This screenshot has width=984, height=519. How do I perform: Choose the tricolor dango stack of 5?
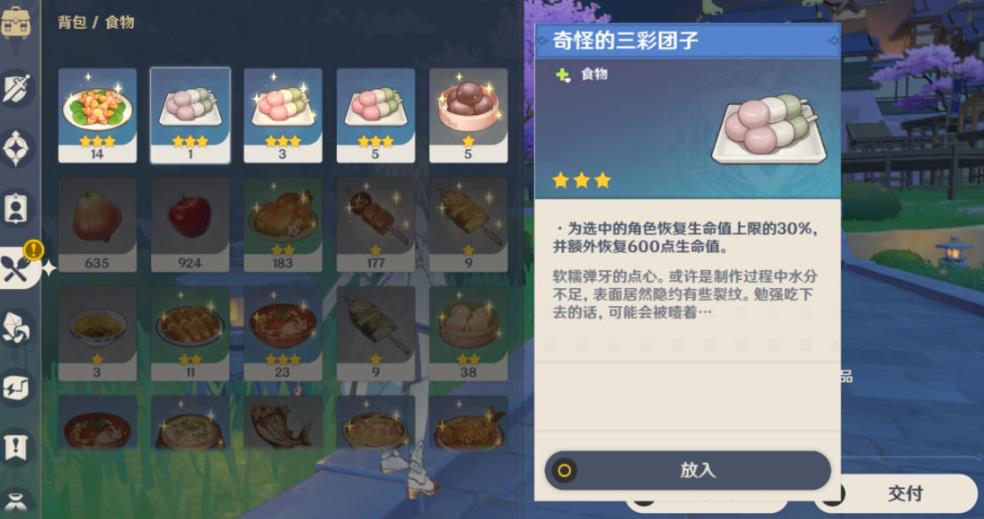point(375,114)
